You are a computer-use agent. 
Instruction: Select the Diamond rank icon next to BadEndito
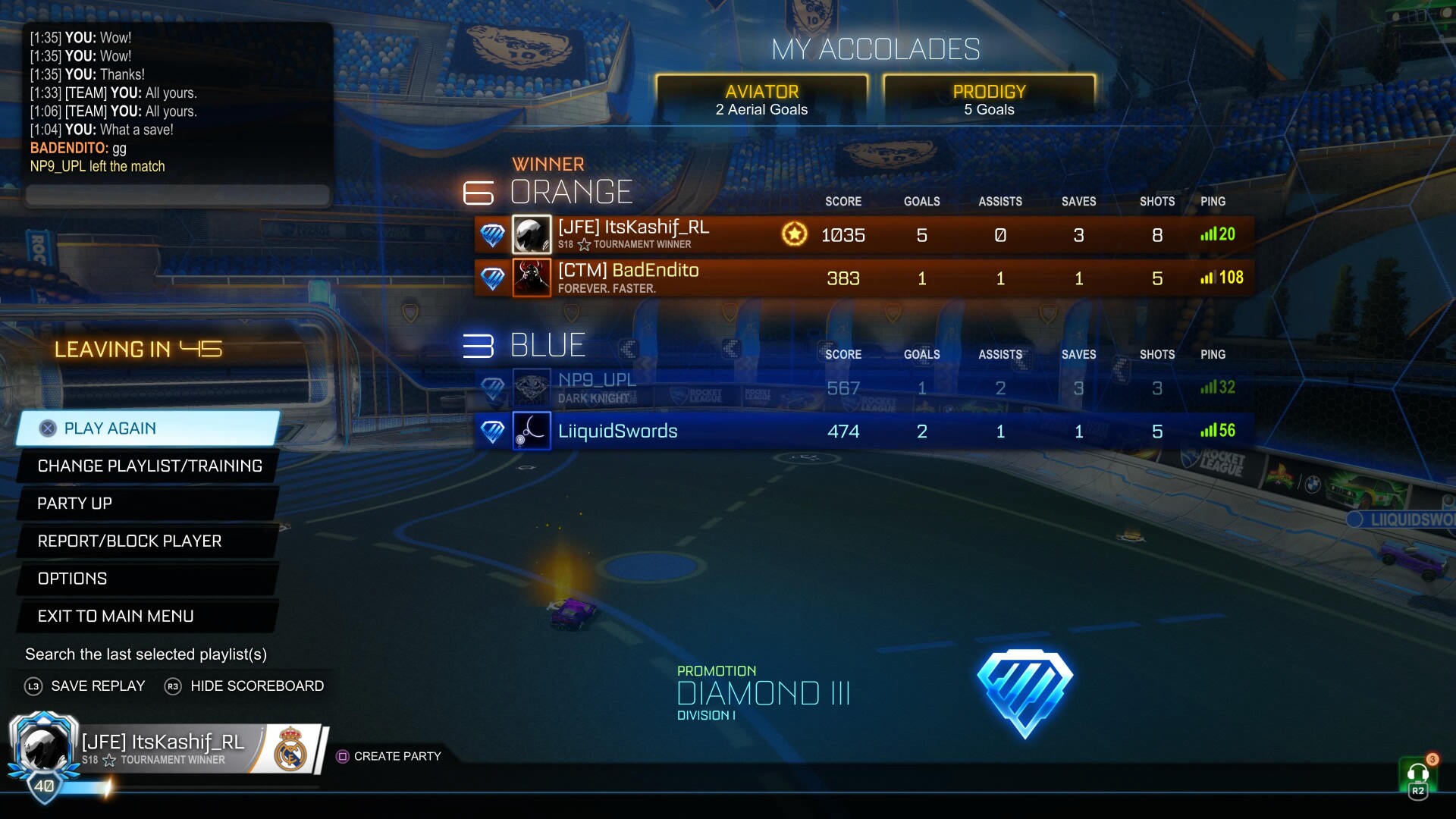493,278
